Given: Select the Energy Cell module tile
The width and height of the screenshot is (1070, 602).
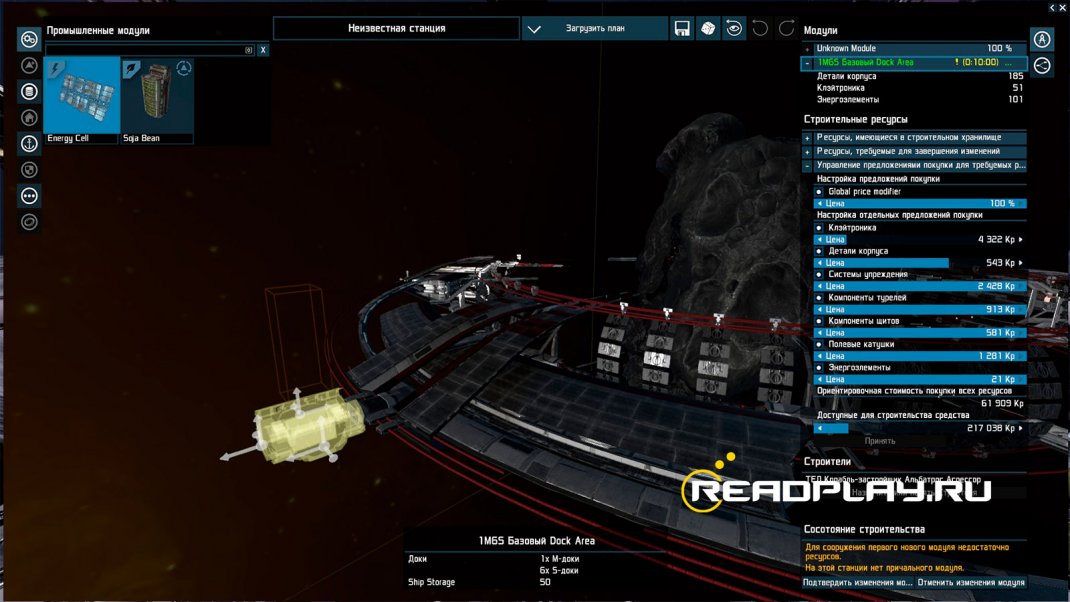Looking at the screenshot, I should [x=82, y=97].
